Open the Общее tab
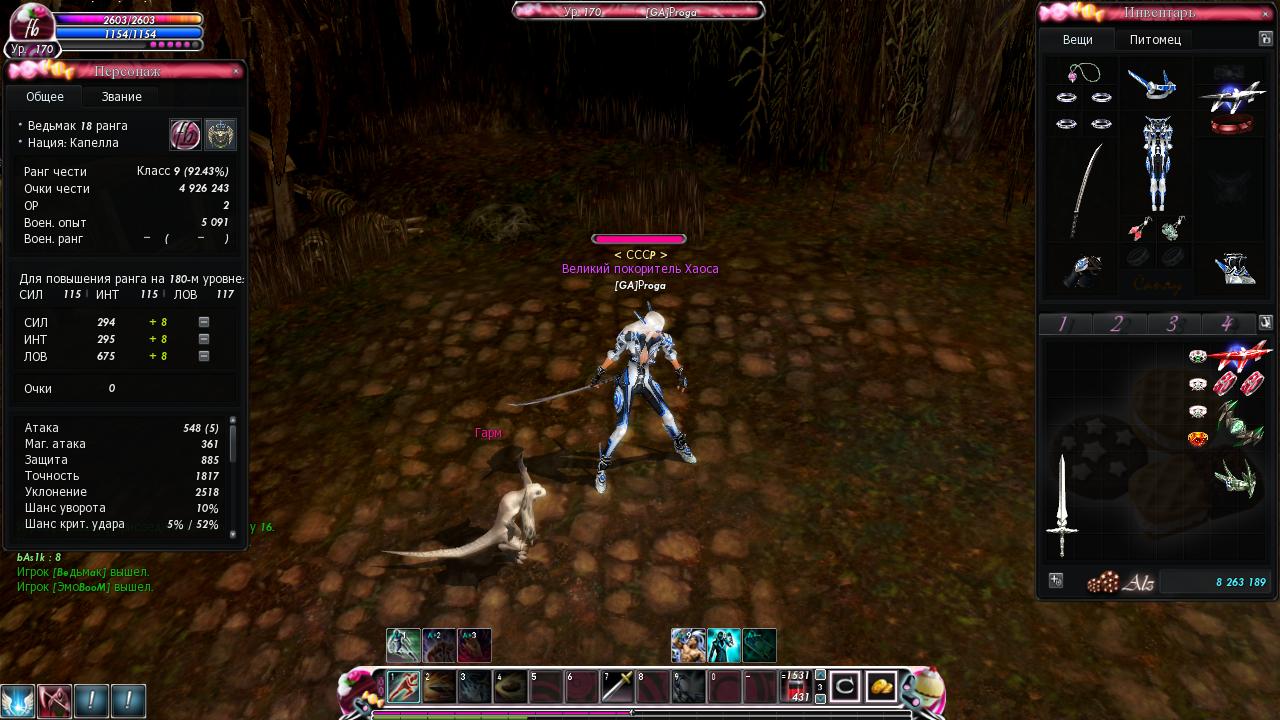Image resolution: width=1280 pixels, height=720 pixels. tap(45, 97)
